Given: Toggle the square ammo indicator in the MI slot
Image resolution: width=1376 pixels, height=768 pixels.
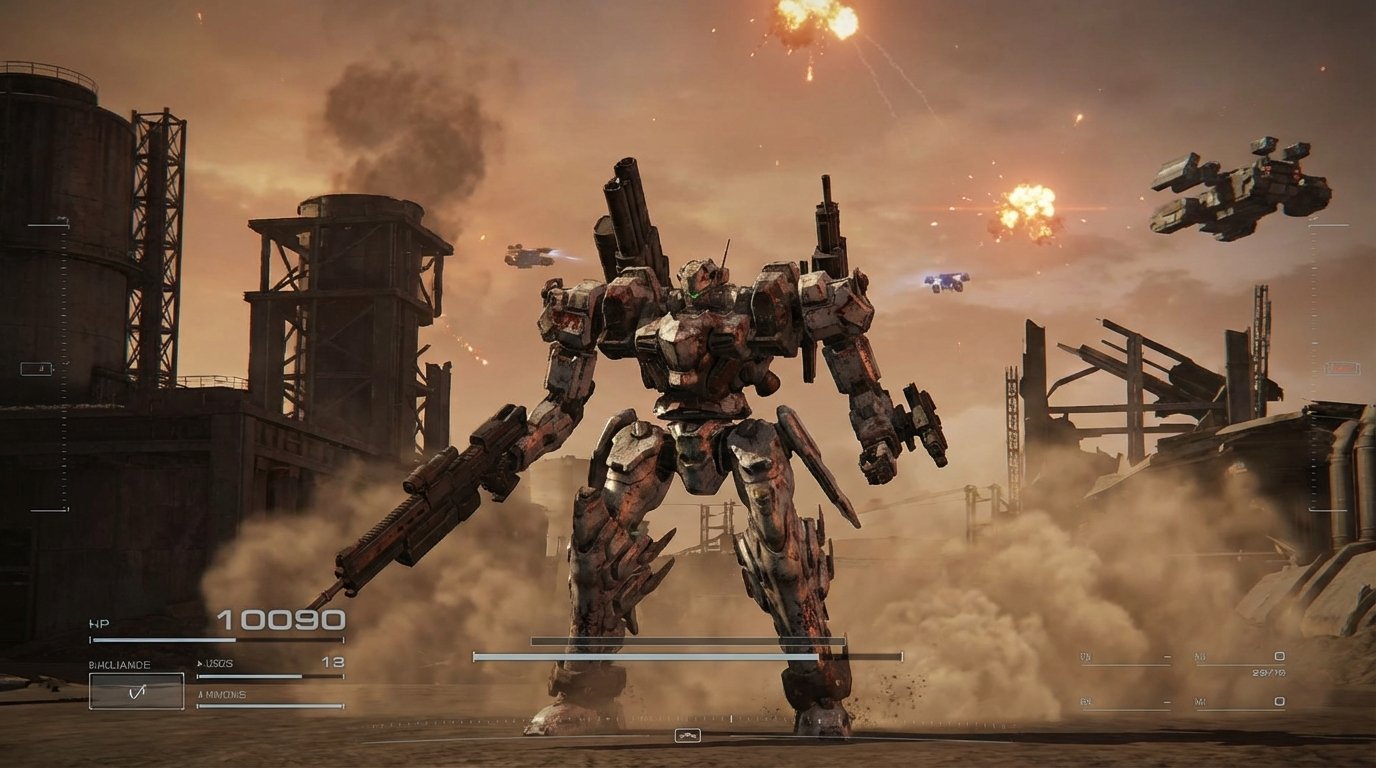Looking at the screenshot, I should 1280,702.
